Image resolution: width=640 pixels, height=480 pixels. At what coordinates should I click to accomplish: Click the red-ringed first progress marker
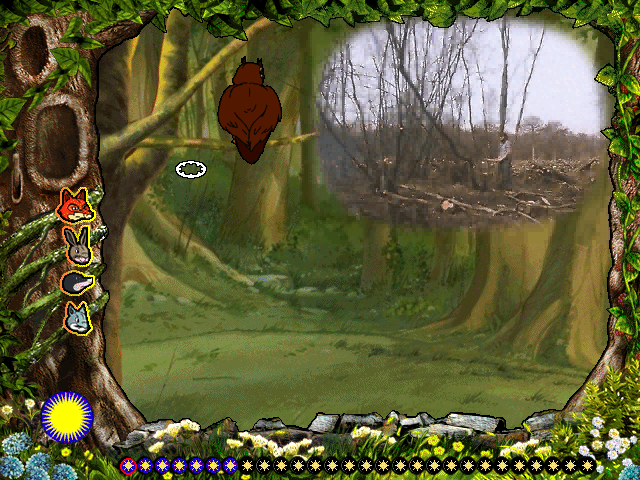click(127, 465)
